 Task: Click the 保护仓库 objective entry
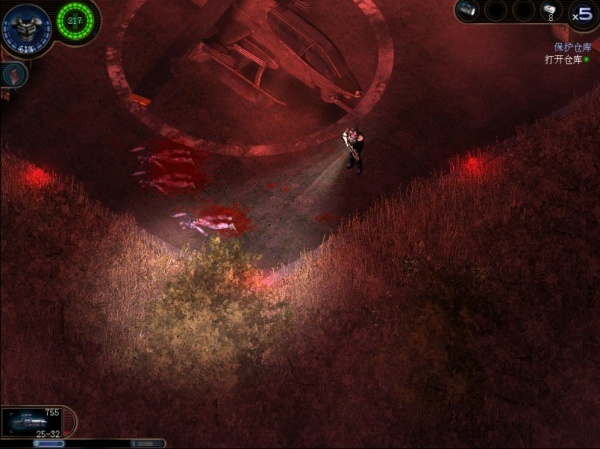point(571,47)
